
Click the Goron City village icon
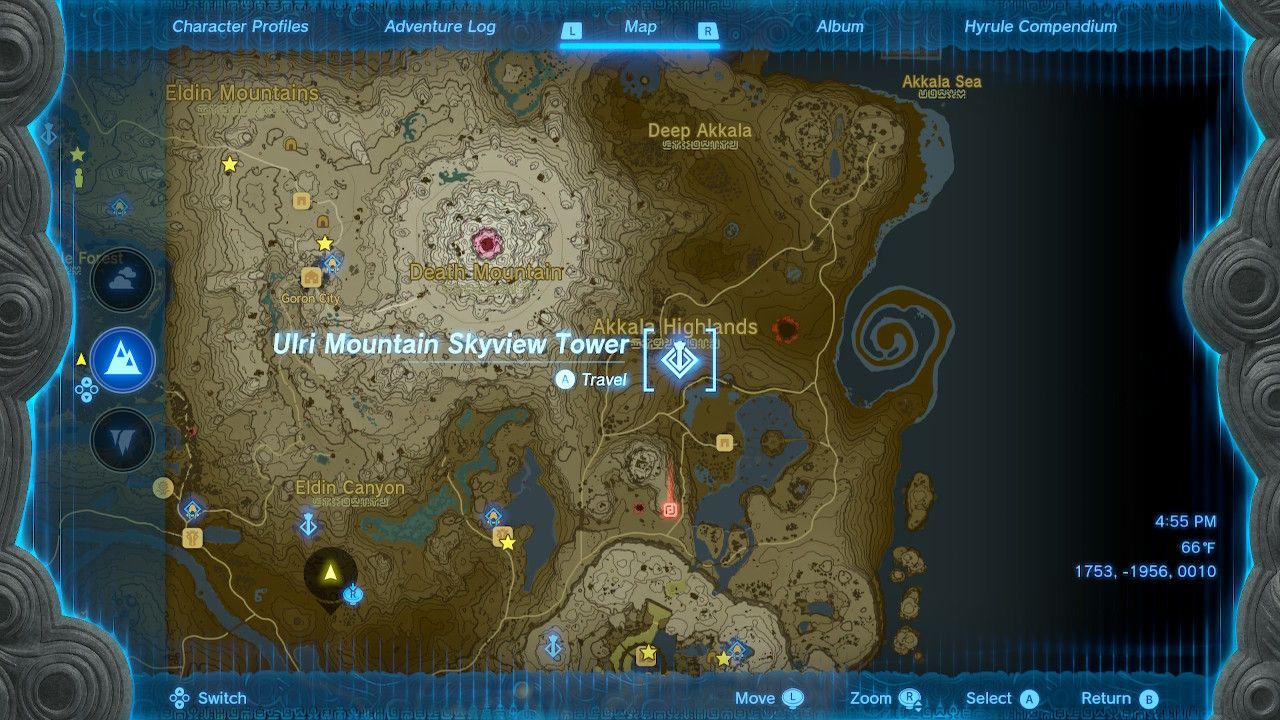point(311,278)
